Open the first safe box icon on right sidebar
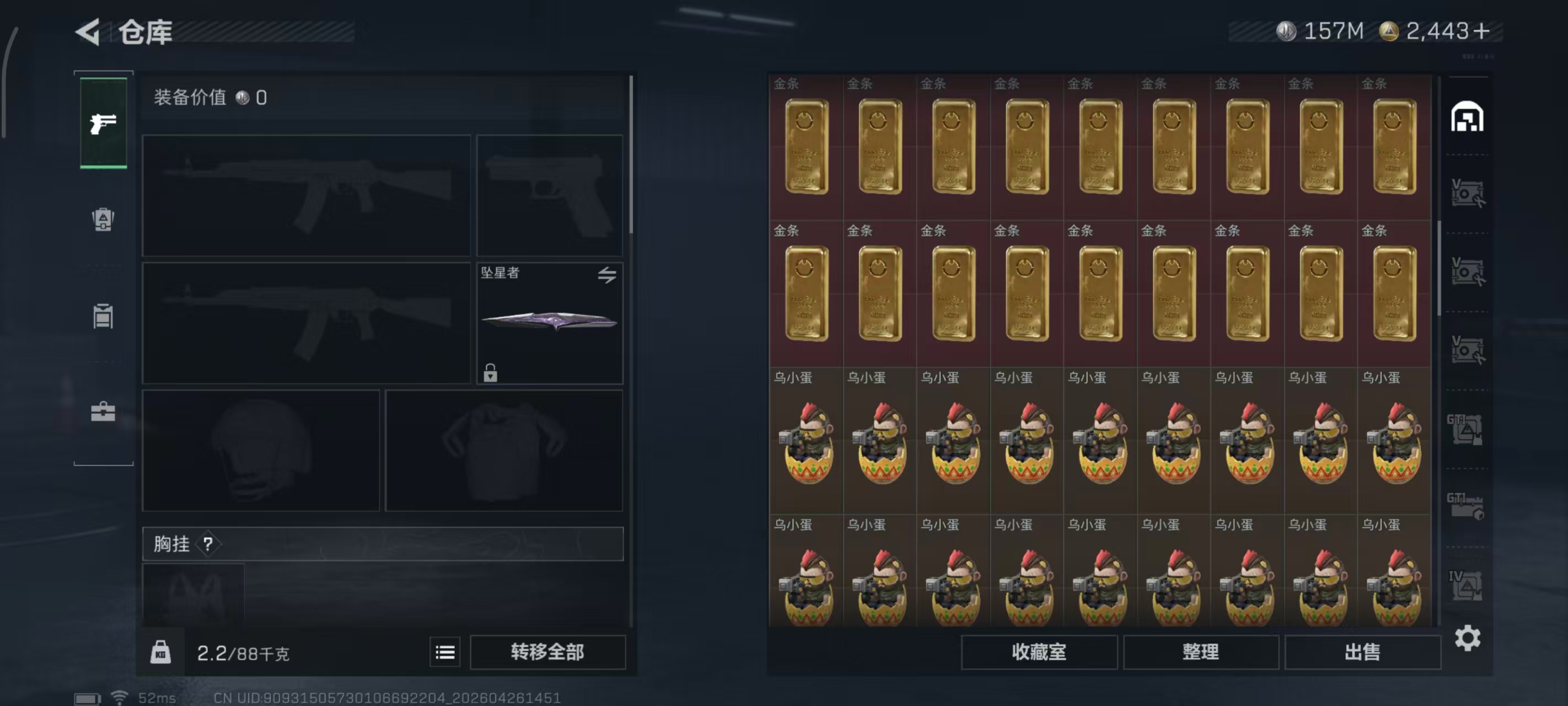 [x=1468, y=192]
